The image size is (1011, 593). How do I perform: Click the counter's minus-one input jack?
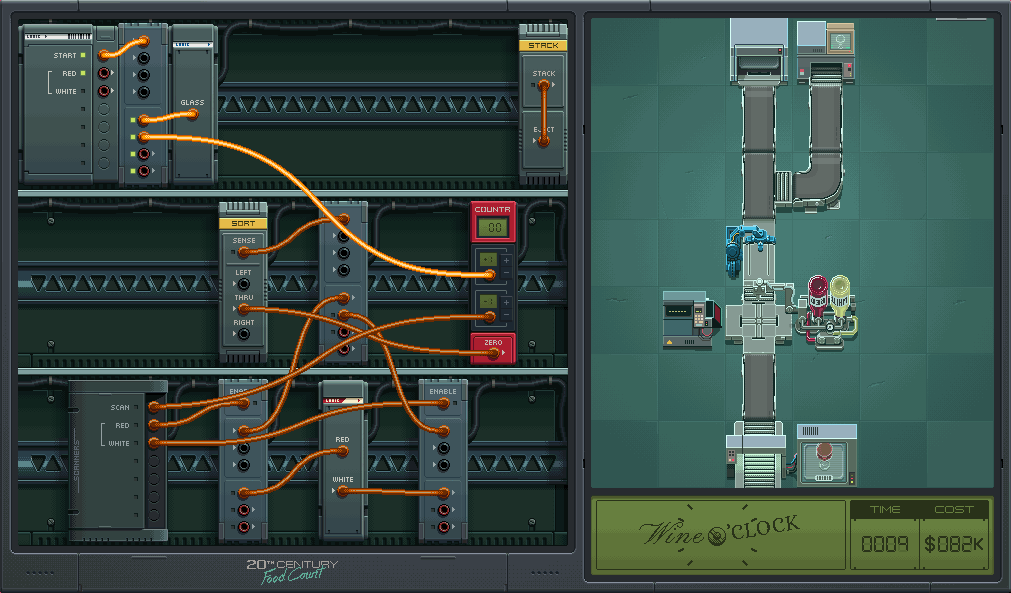[x=489, y=317]
